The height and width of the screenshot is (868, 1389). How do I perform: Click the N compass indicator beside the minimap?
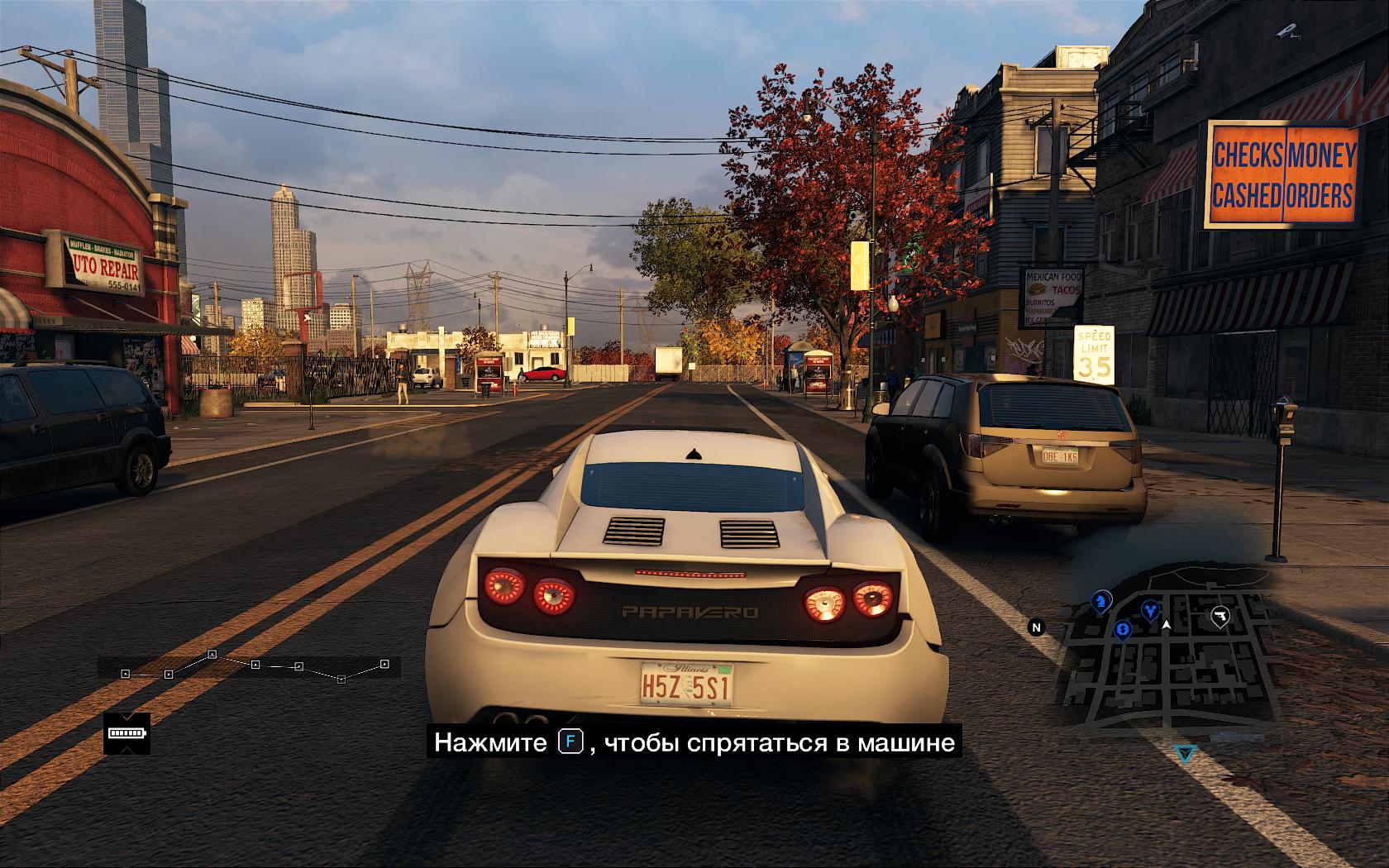[1036, 627]
